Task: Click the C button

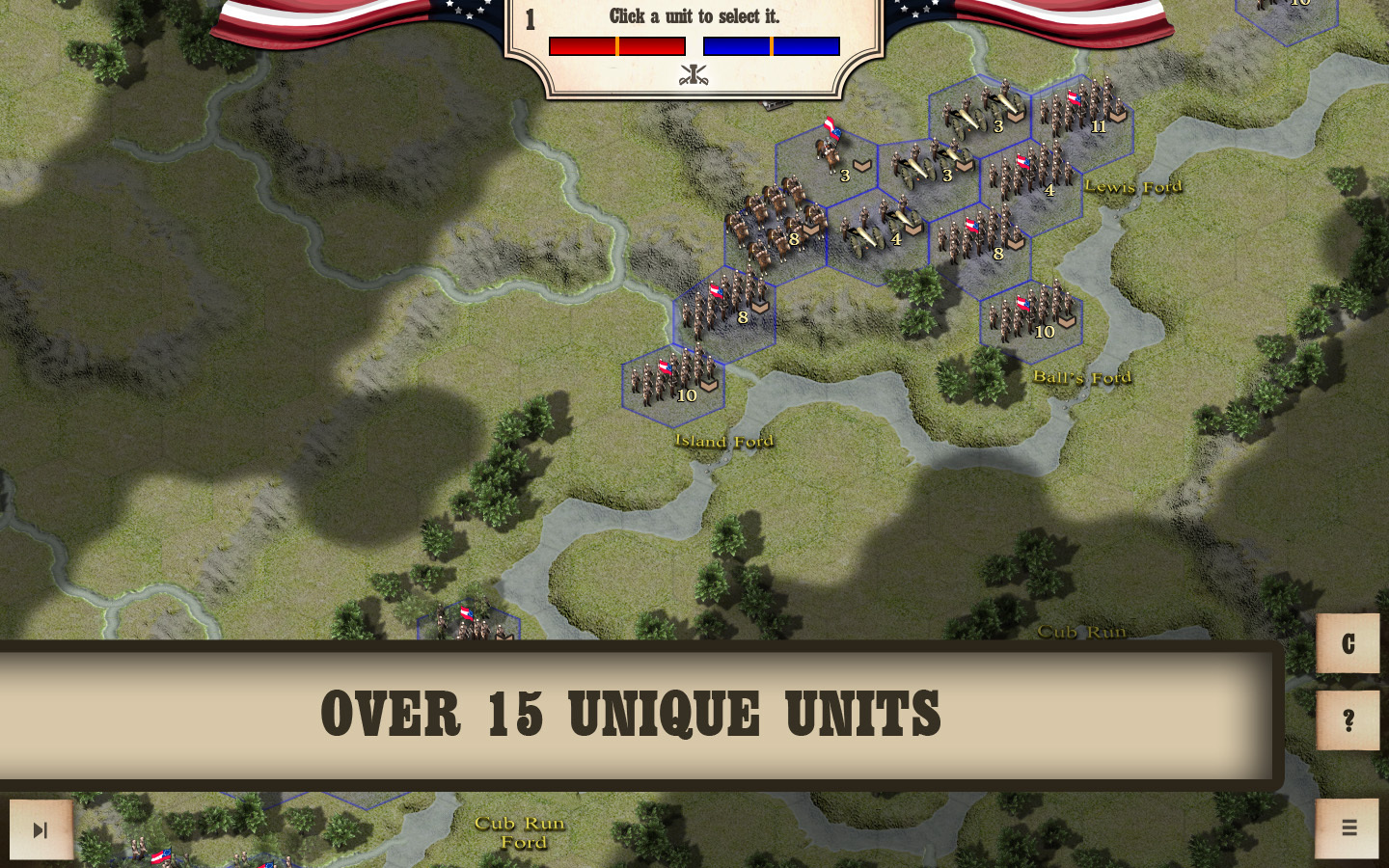Action: coord(1348,643)
